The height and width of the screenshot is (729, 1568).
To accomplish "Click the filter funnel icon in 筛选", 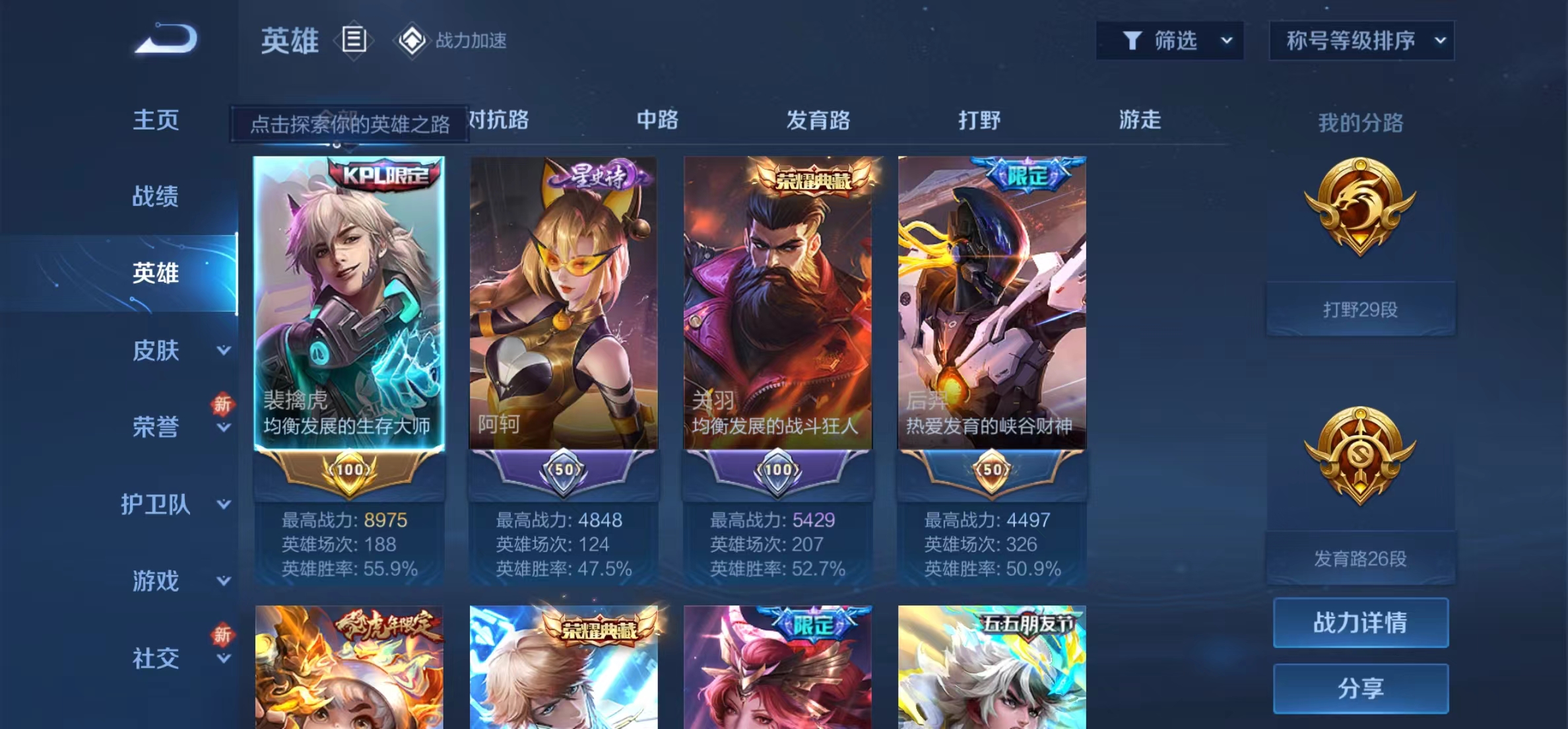I will (x=1132, y=40).
